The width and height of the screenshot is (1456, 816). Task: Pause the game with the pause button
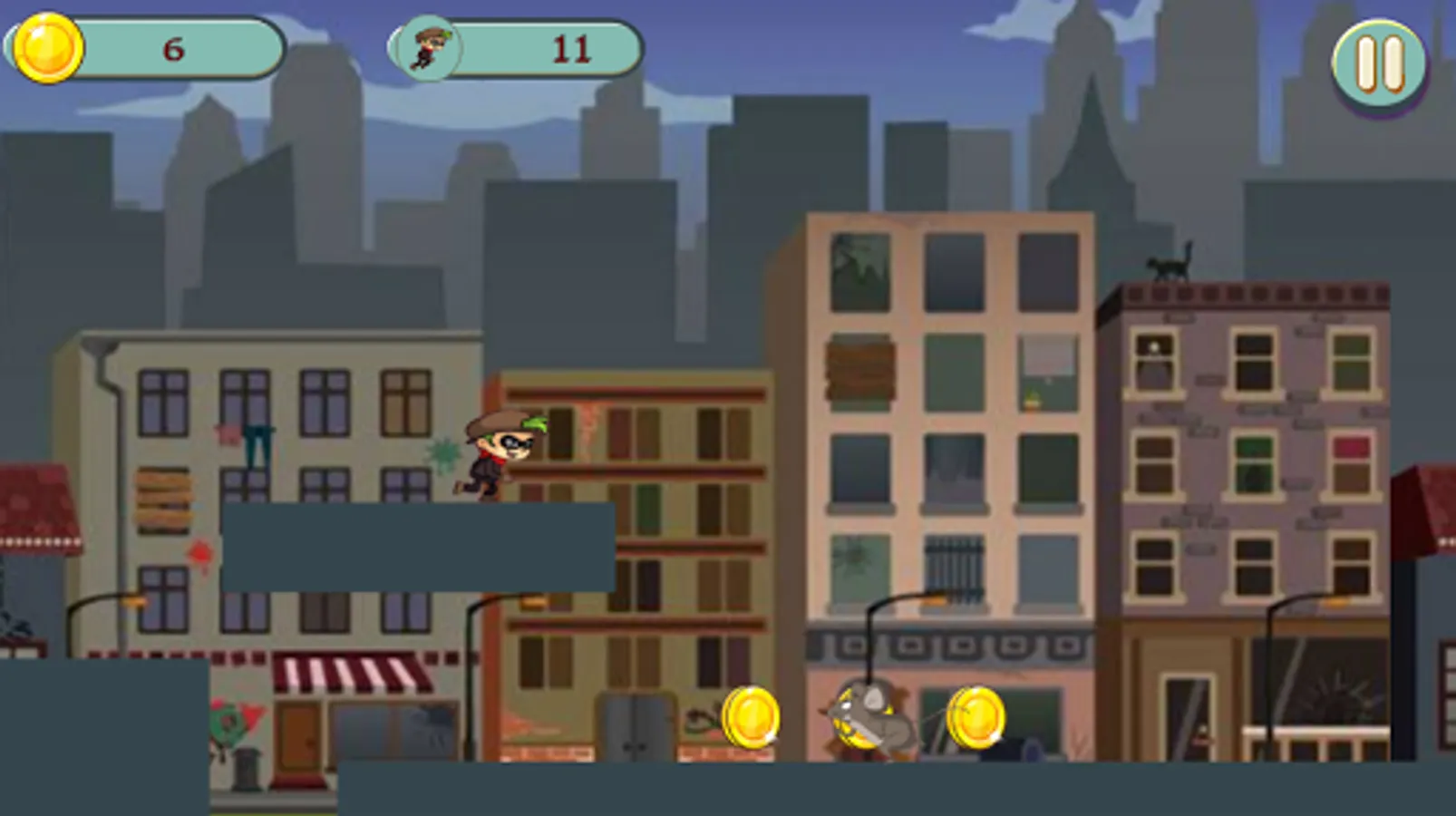(x=1378, y=63)
